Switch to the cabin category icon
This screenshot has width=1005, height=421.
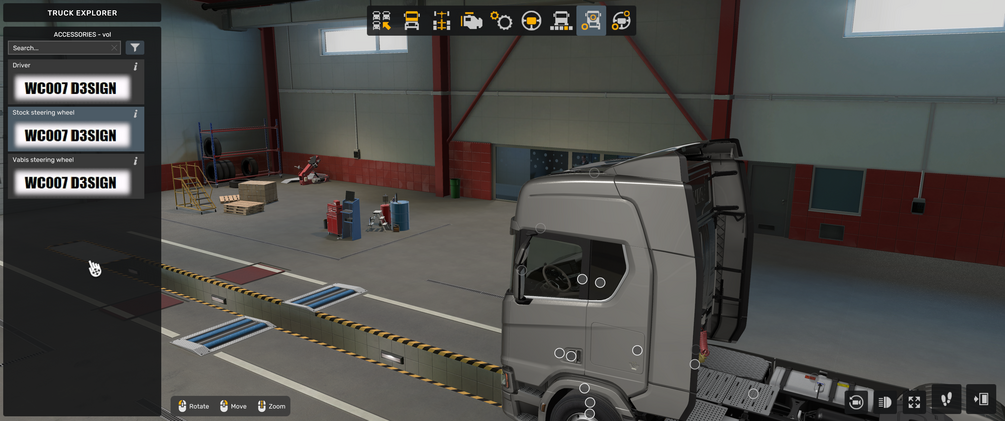[411, 21]
